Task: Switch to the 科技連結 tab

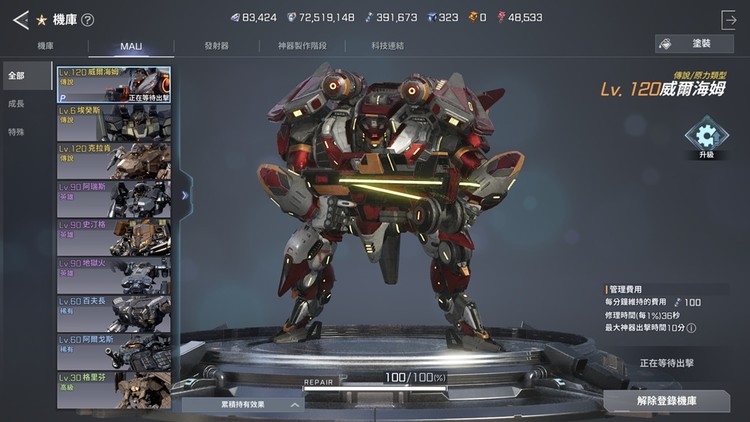Action: pos(387,46)
